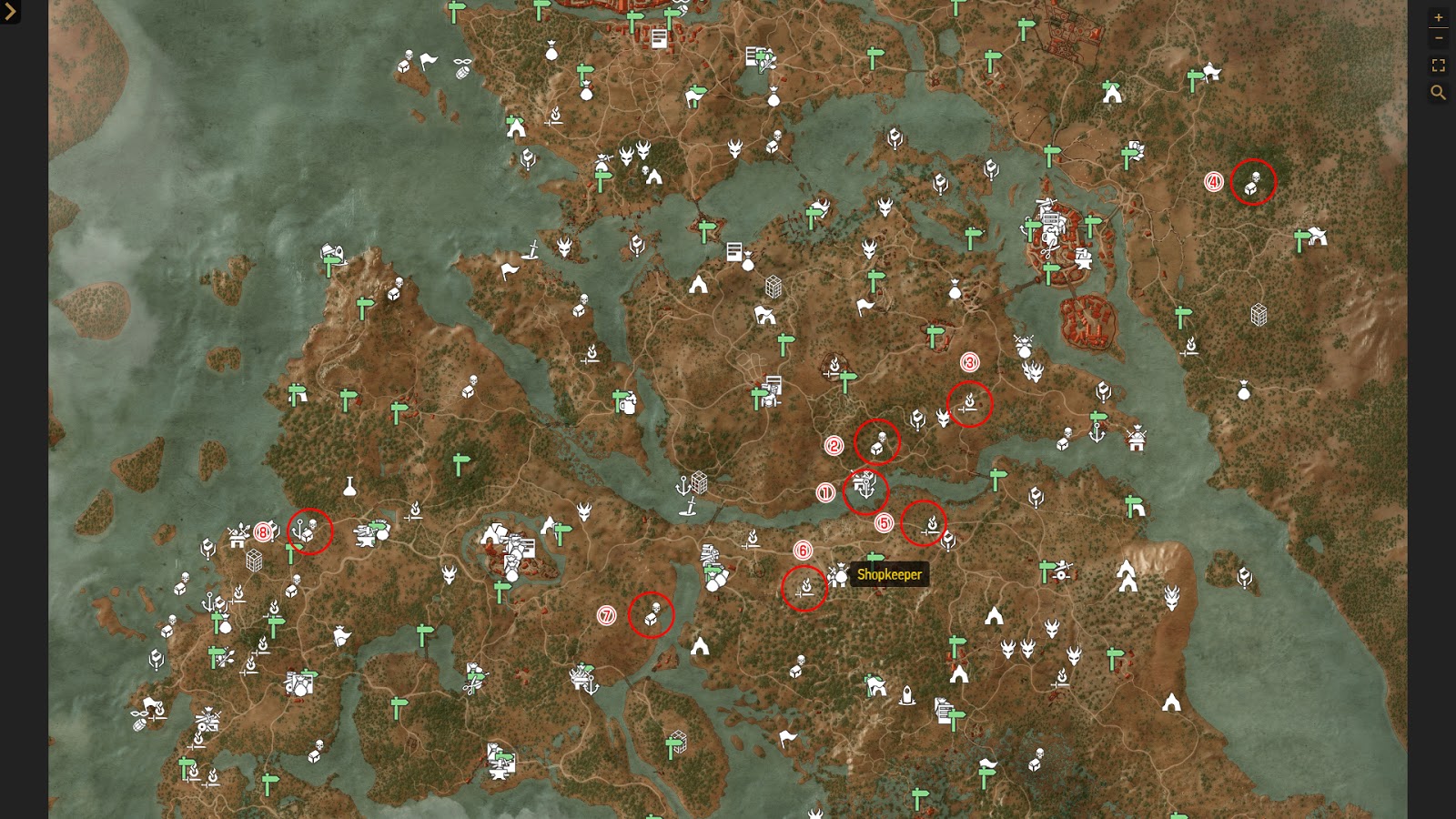Toggle fullscreen map view
Image resolution: width=1456 pixels, height=819 pixels.
coord(1438,66)
